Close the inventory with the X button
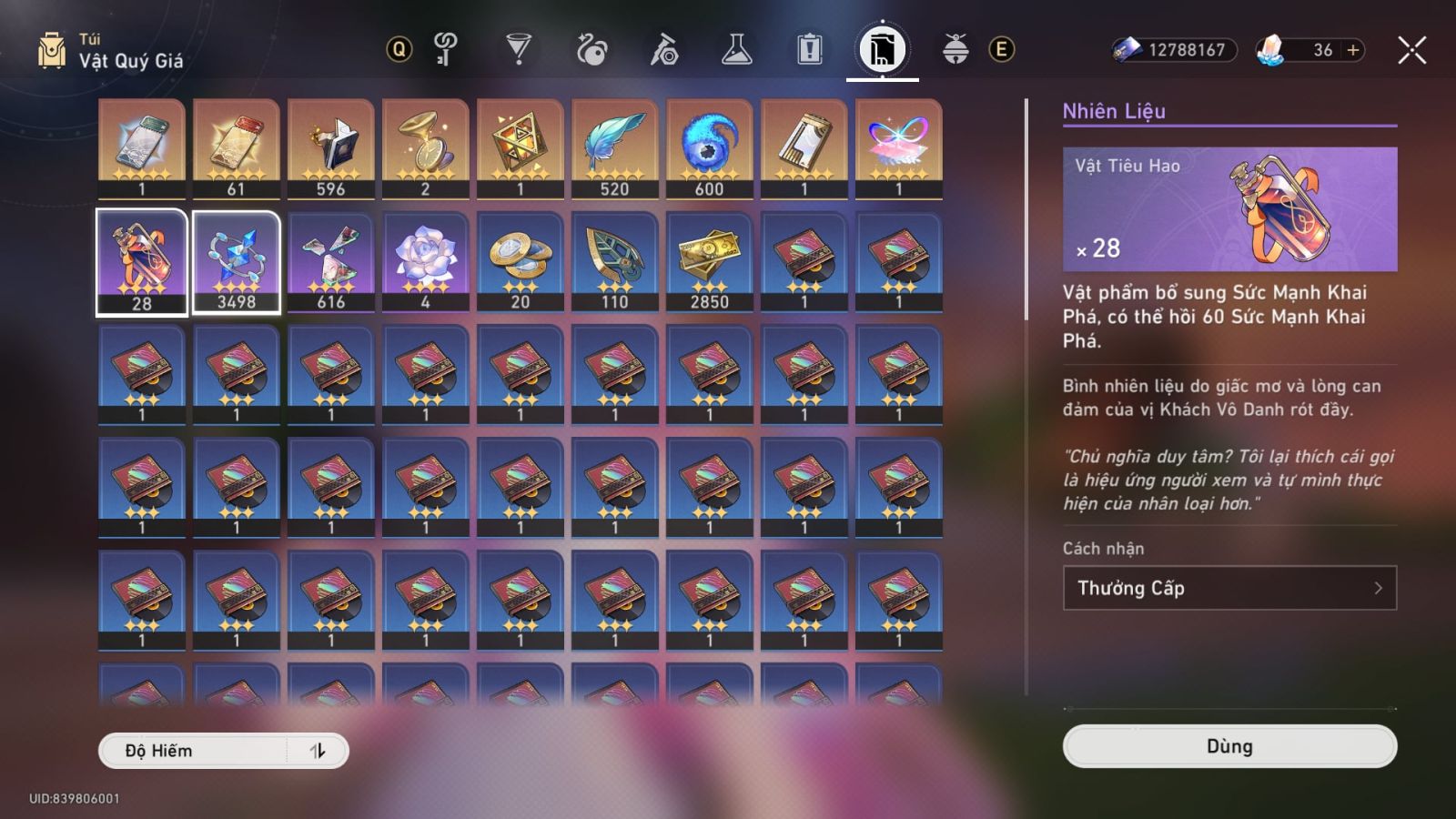This screenshot has width=1456, height=819. (1411, 50)
